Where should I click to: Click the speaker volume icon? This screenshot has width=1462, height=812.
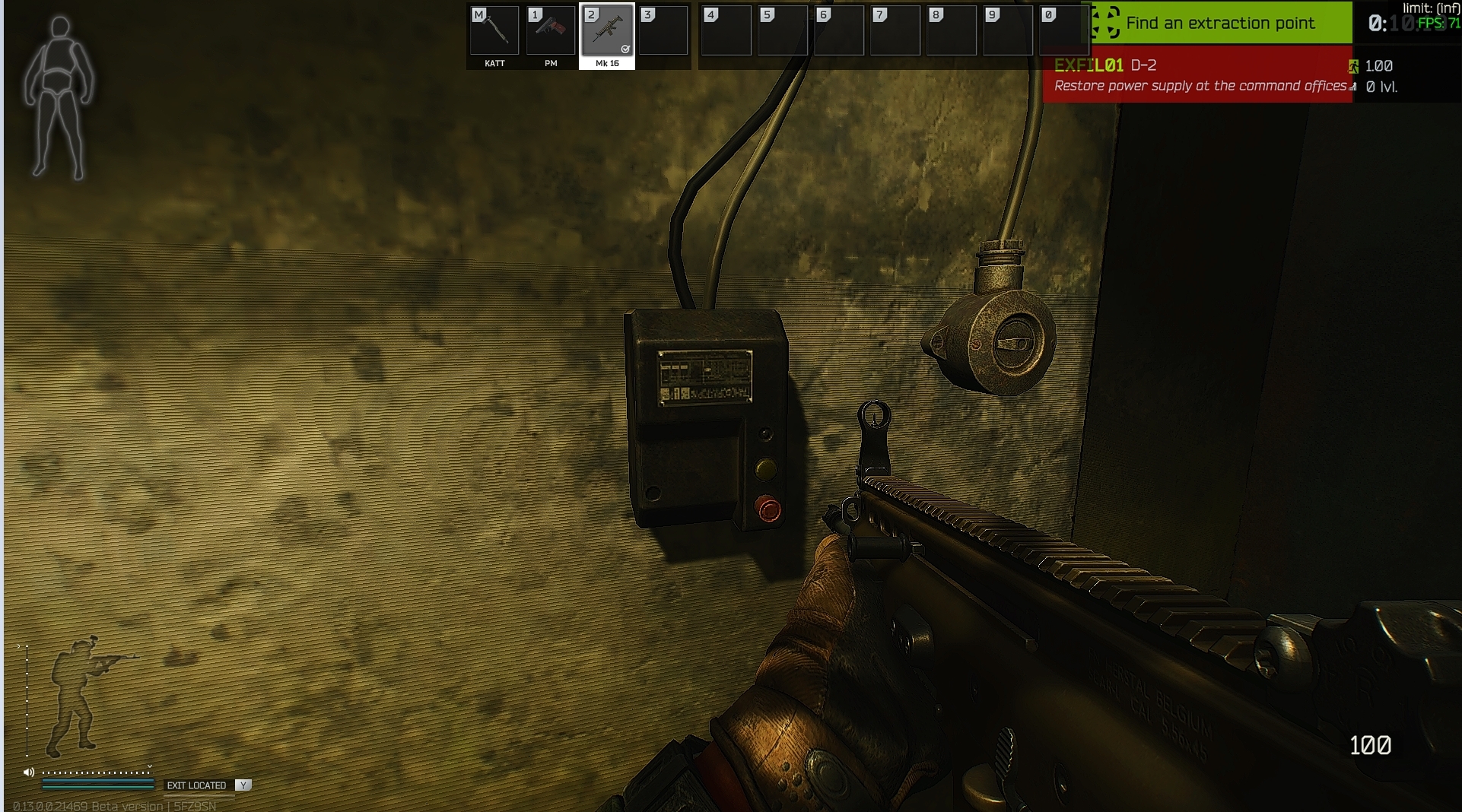click(29, 771)
